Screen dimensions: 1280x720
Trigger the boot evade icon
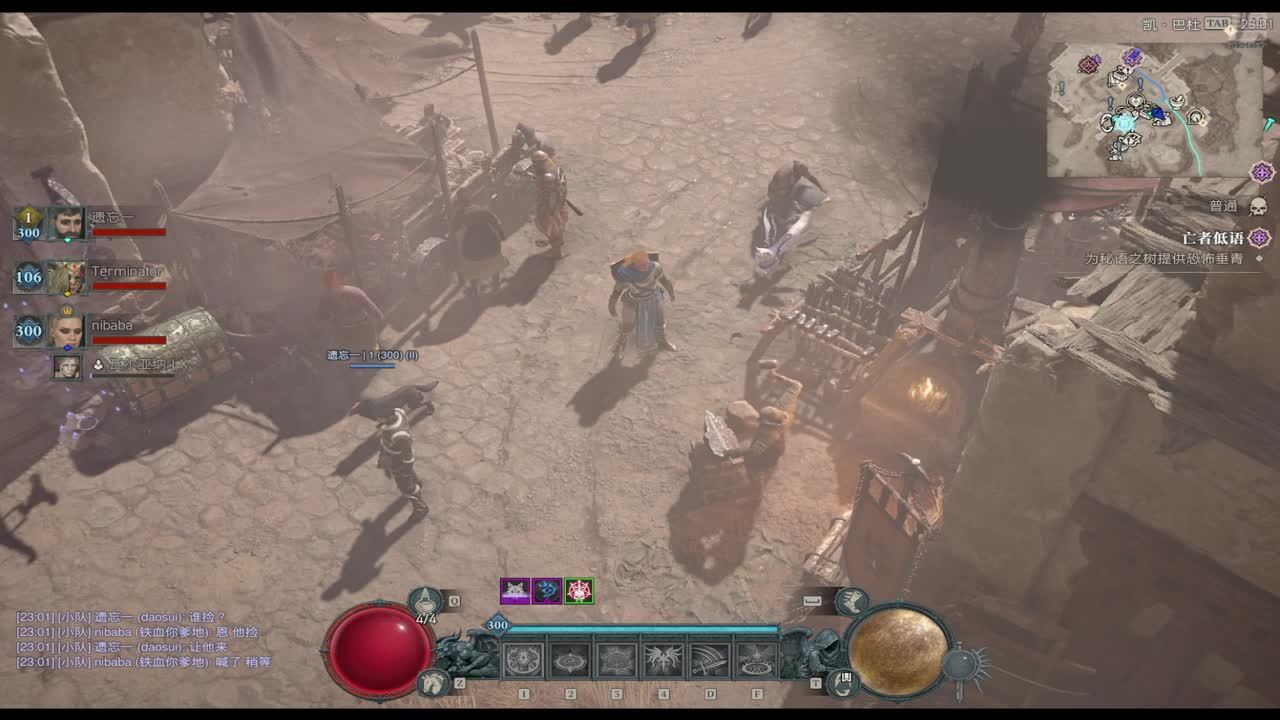pos(852,600)
